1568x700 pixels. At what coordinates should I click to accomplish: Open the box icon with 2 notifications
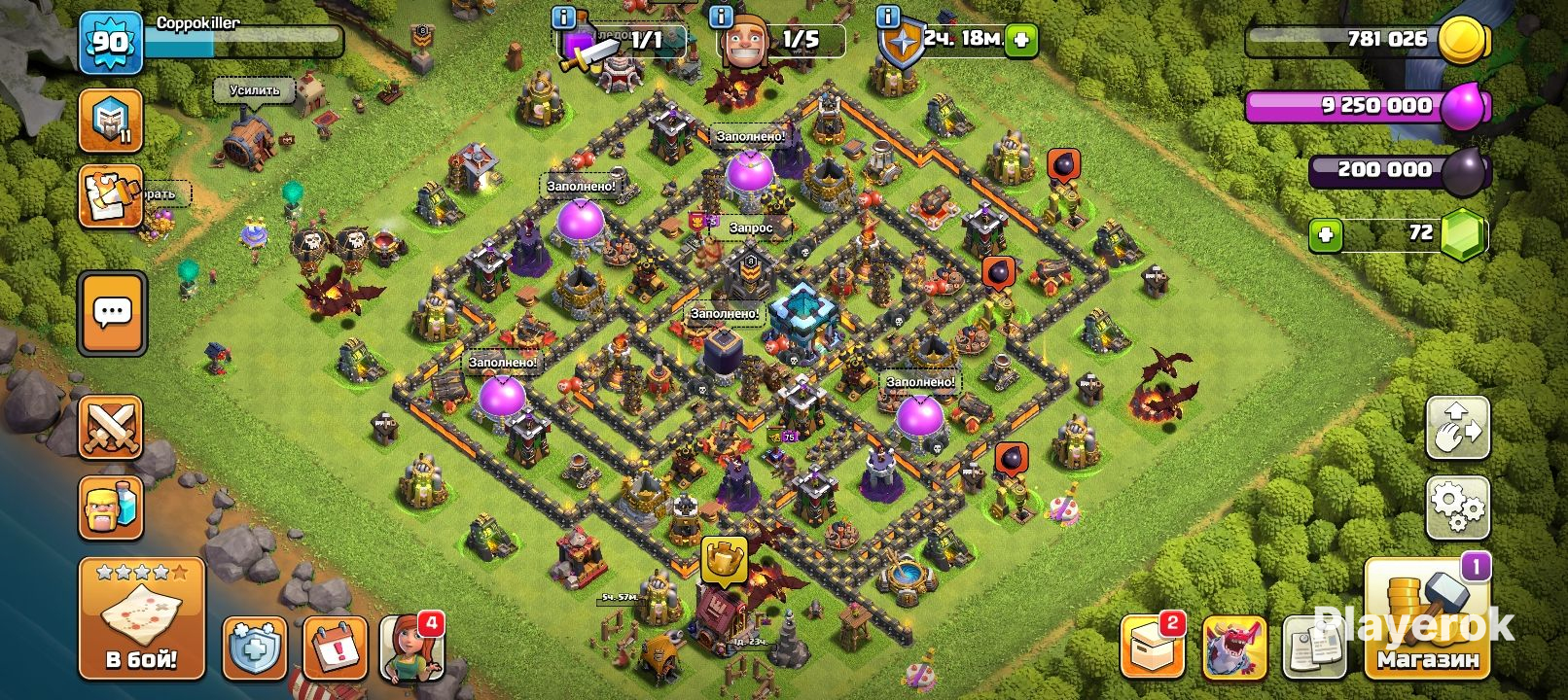point(1153,647)
